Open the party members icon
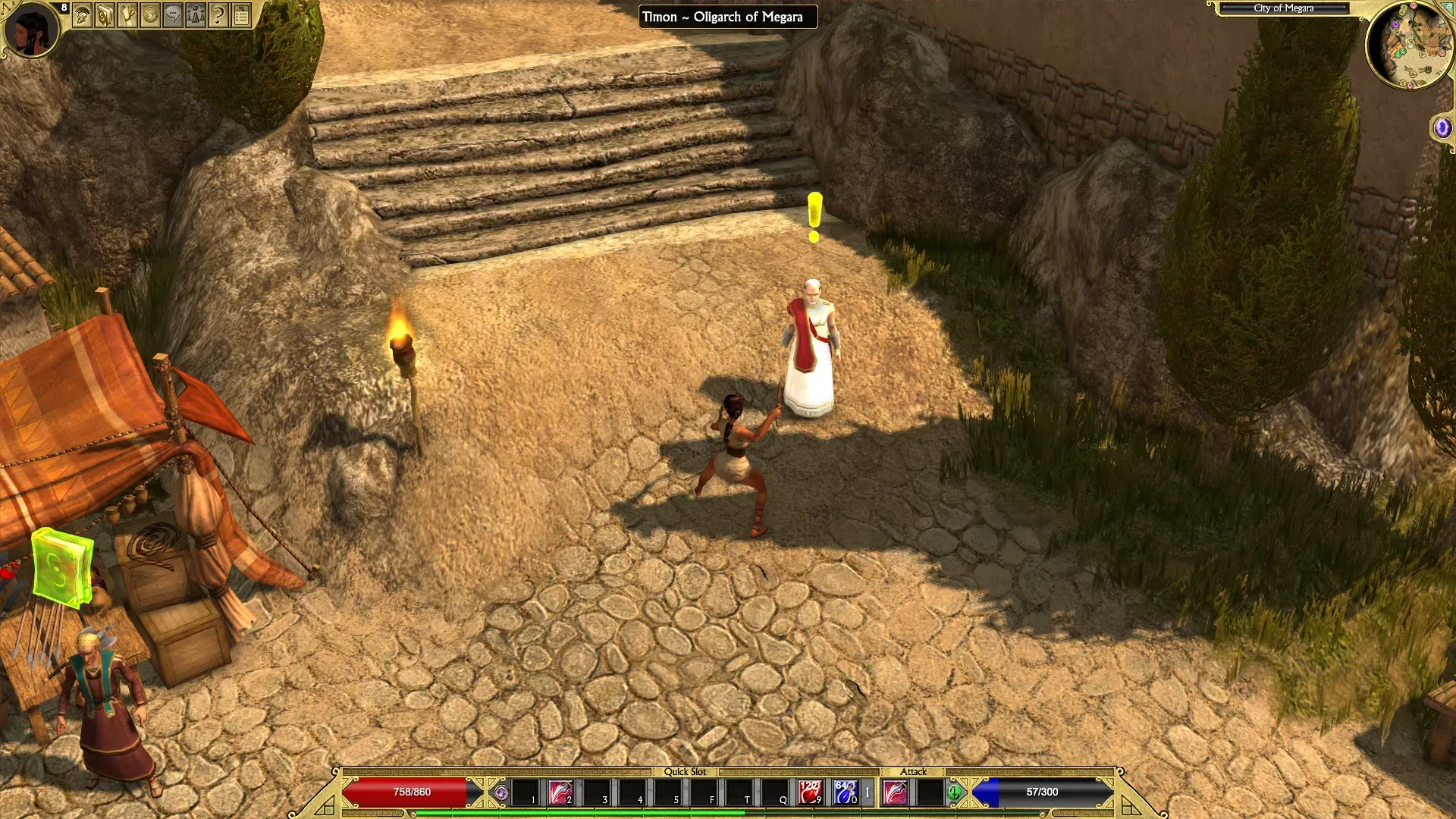The image size is (1456, 819). pyautogui.click(x=196, y=15)
